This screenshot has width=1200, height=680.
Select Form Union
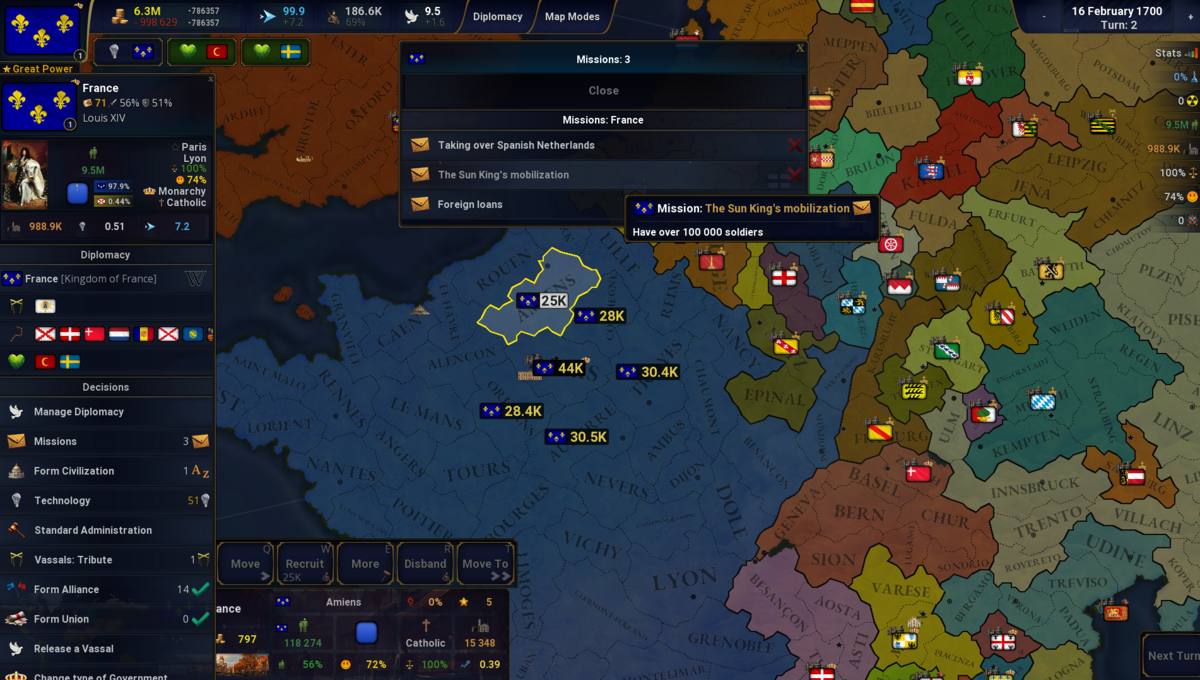[x=61, y=619]
